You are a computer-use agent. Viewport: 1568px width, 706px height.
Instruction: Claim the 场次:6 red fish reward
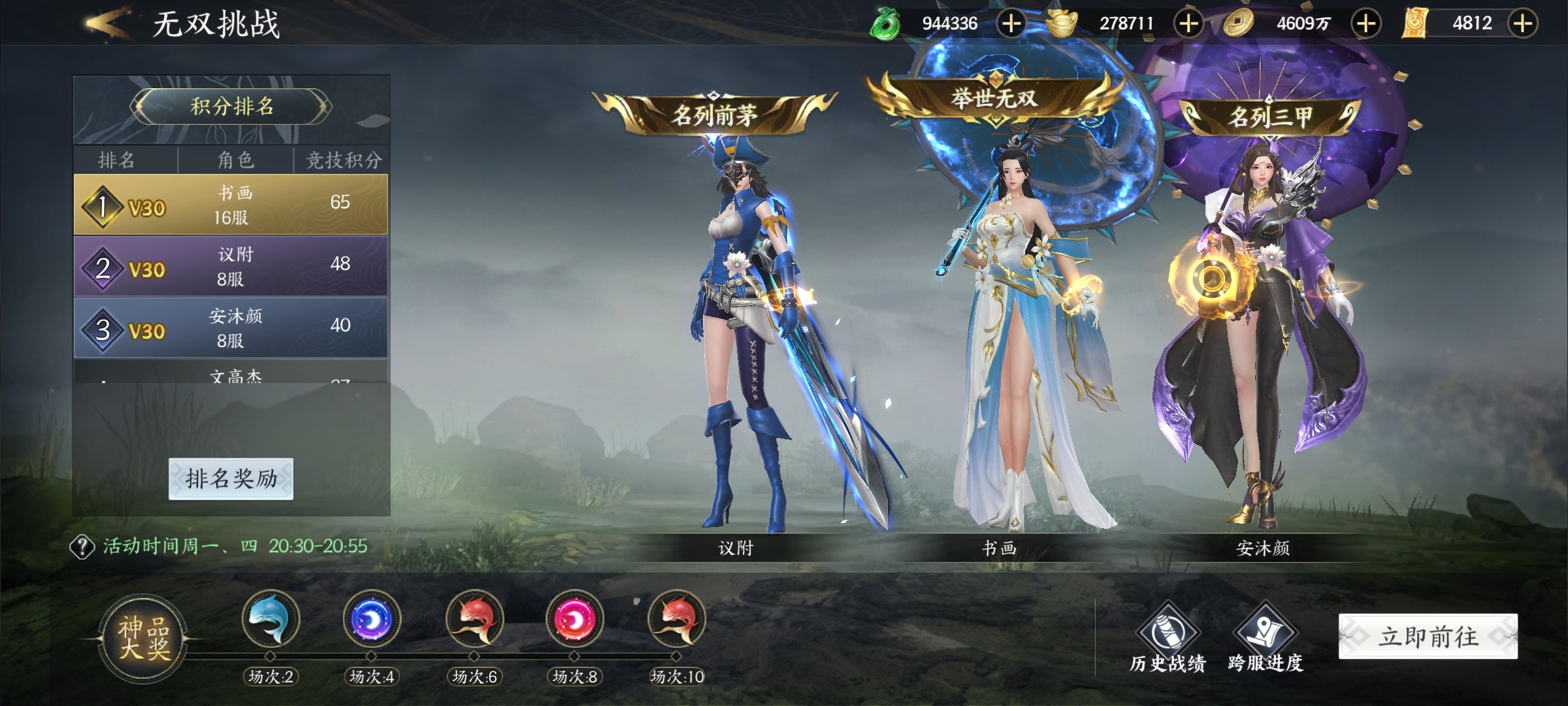click(x=474, y=619)
